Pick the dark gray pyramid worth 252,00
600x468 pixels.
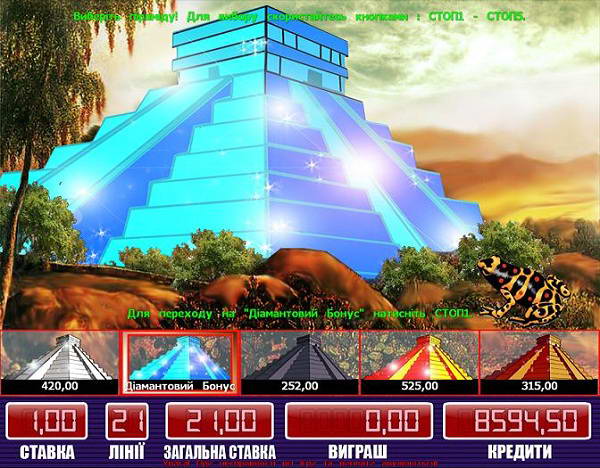(300, 361)
